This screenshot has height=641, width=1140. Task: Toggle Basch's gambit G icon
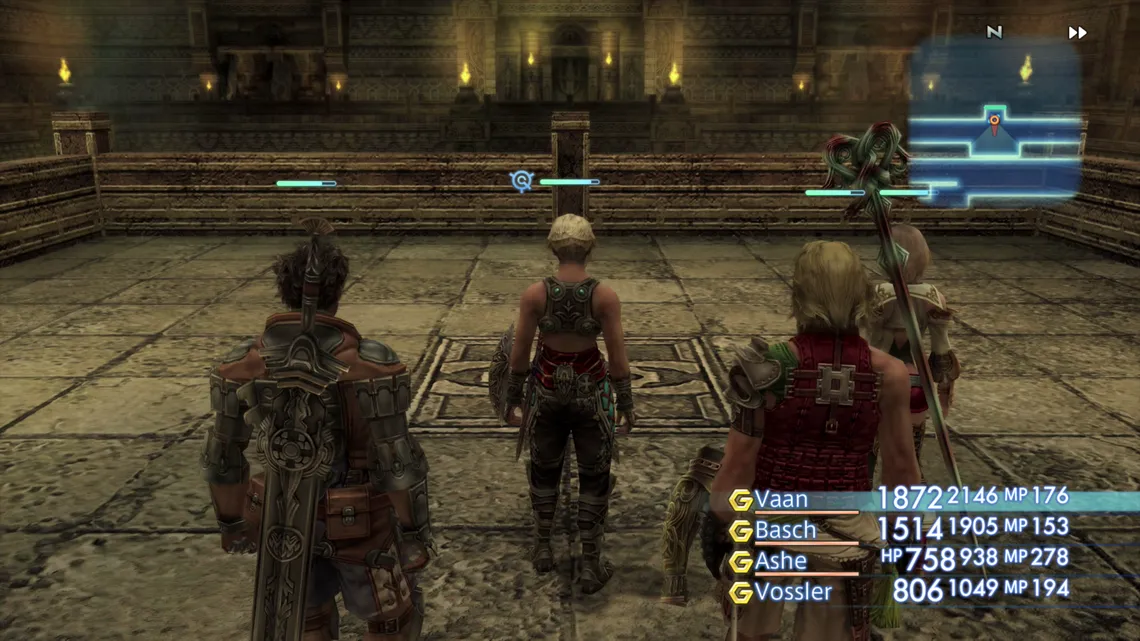click(740, 531)
